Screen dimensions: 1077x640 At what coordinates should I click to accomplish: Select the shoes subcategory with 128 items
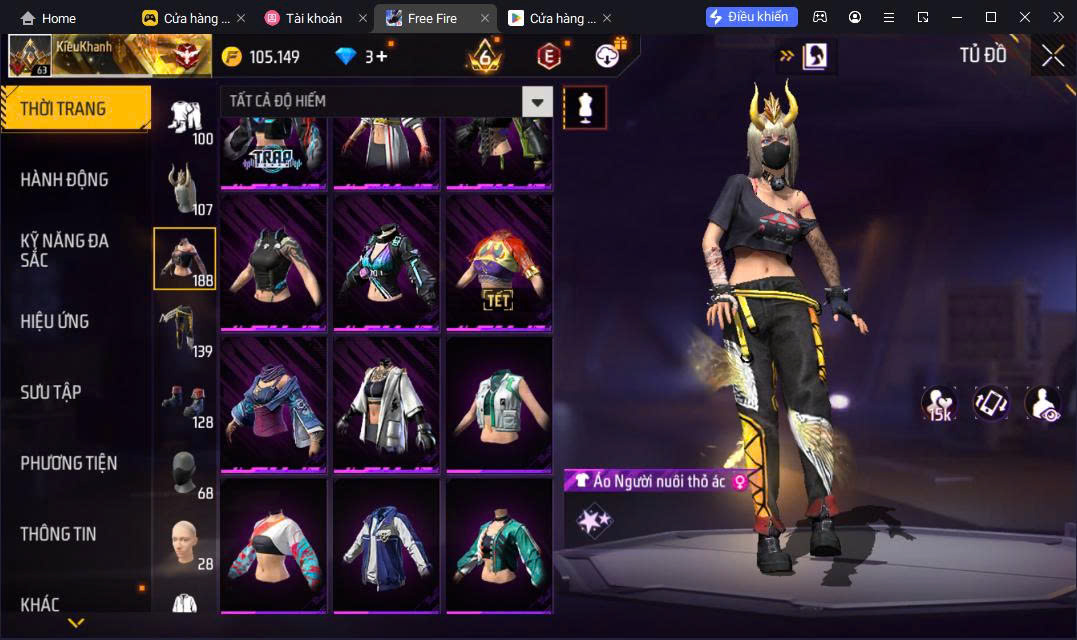(x=185, y=402)
